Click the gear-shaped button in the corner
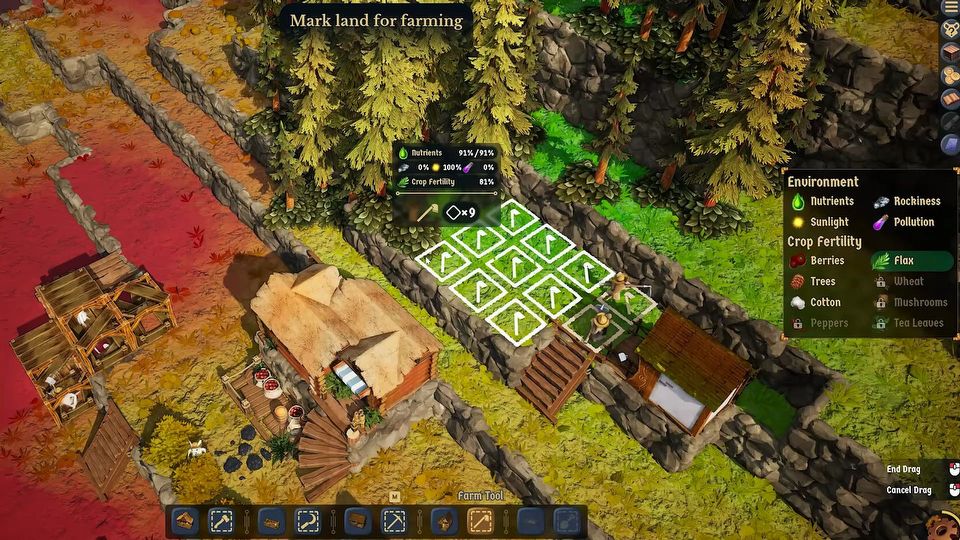 pos(942,526)
